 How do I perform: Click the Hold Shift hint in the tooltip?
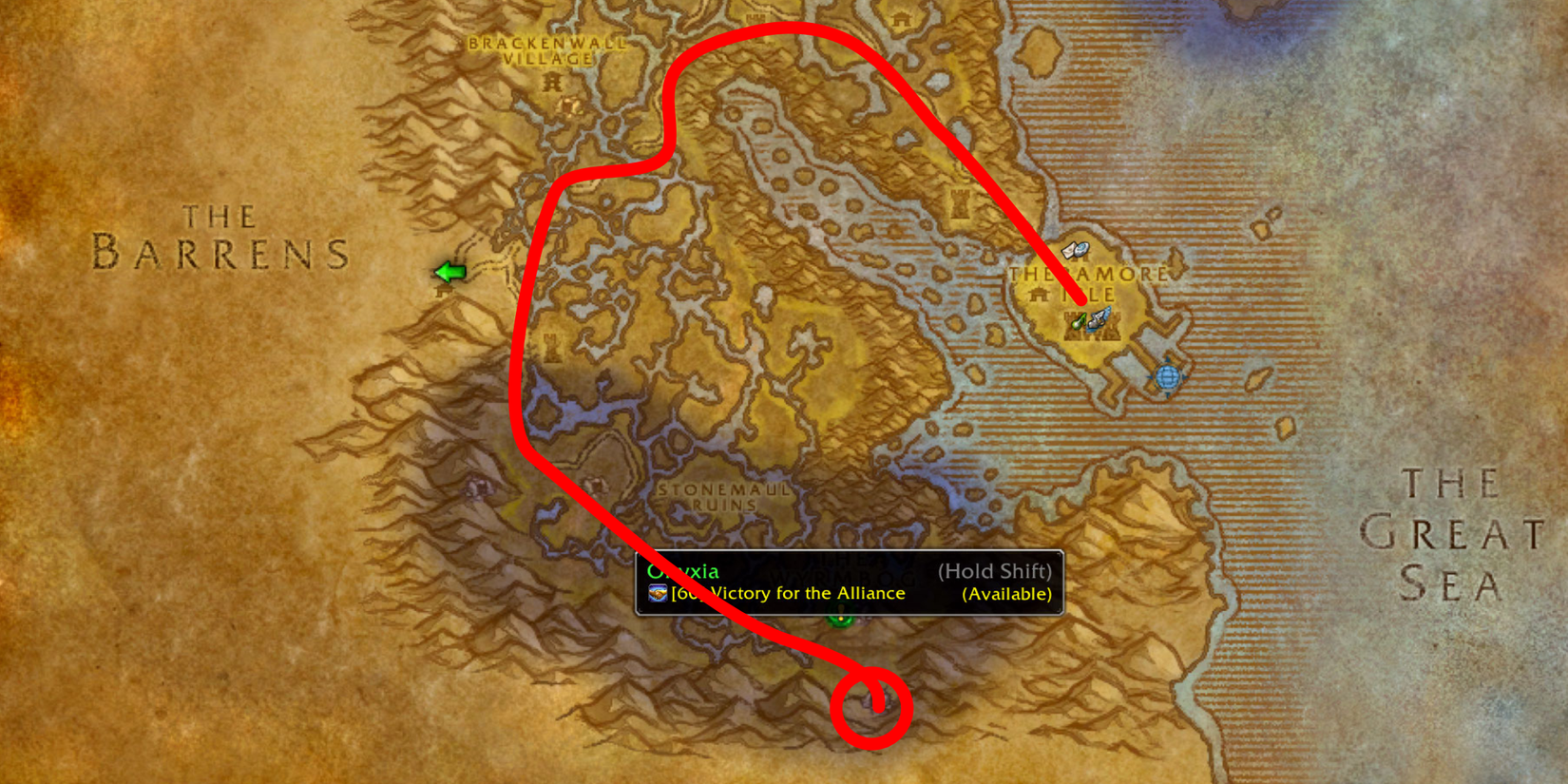993,571
